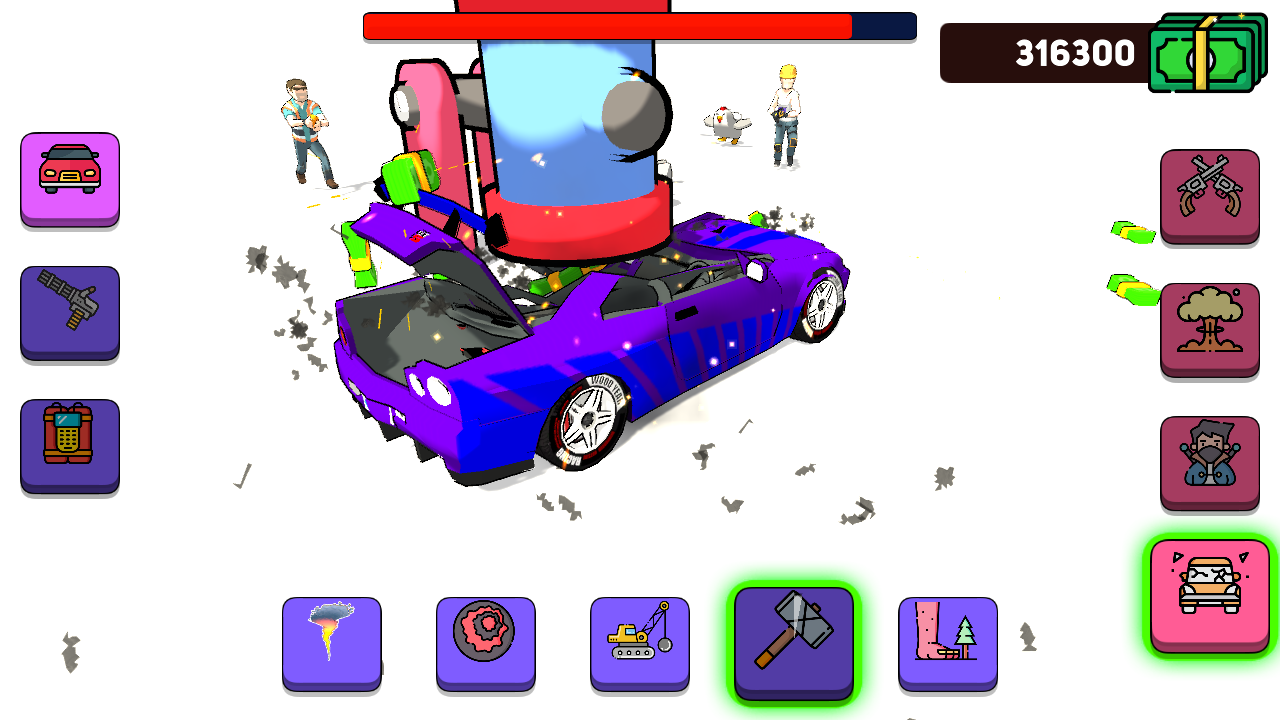Select the minigun weapon

pyautogui.click(x=70, y=313)
